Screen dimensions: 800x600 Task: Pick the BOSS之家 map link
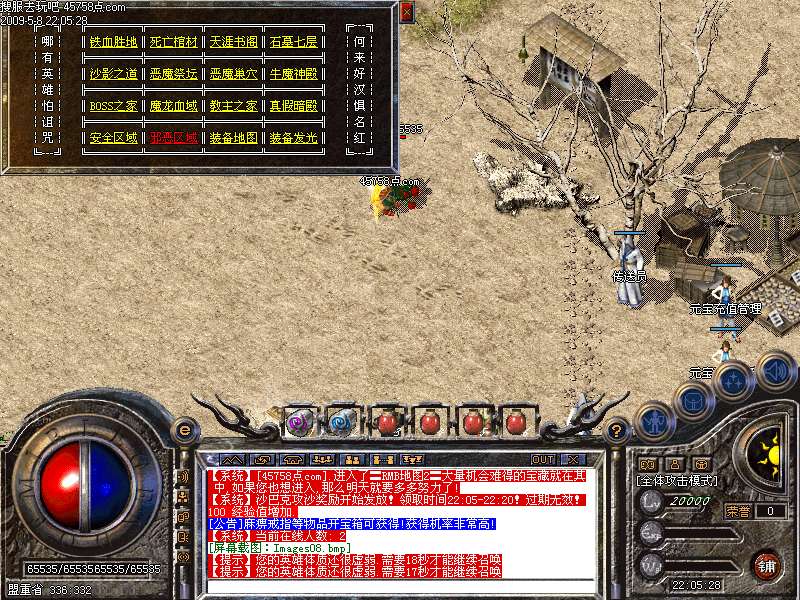tap(113, 106)
